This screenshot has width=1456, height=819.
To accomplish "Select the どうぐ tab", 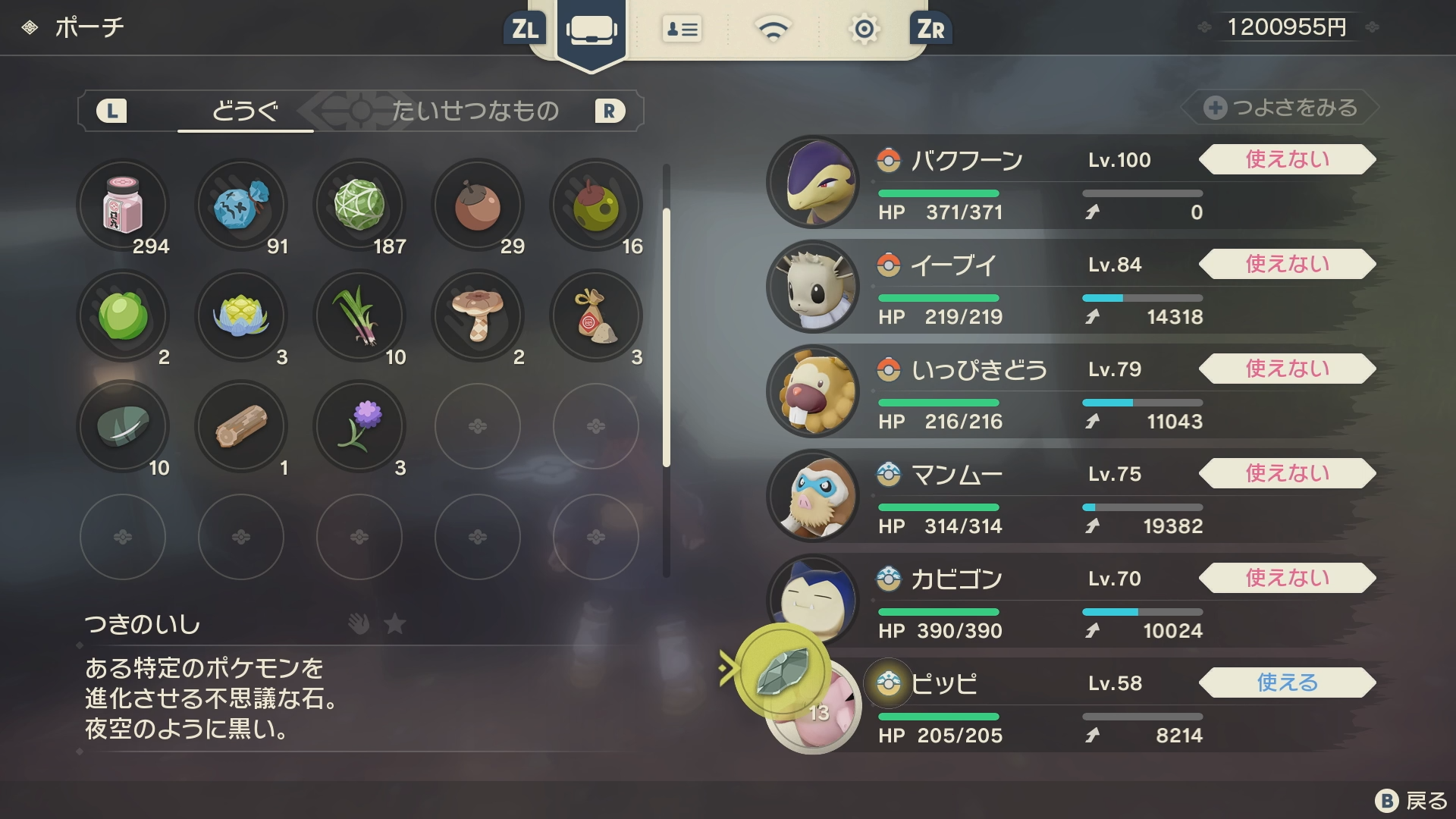I will click(245, 111).
